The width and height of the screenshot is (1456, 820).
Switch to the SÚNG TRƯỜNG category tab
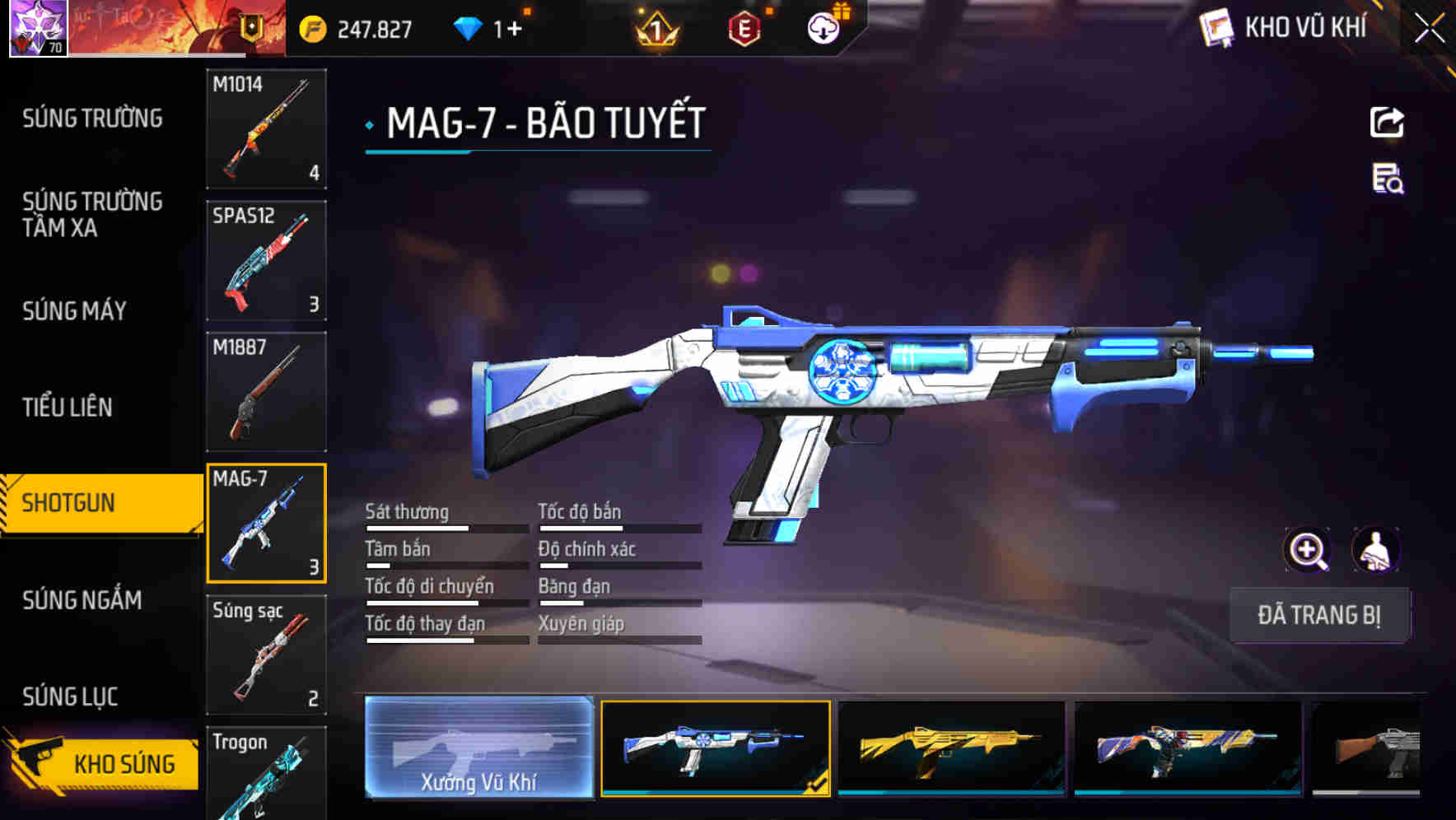(91, 118)
